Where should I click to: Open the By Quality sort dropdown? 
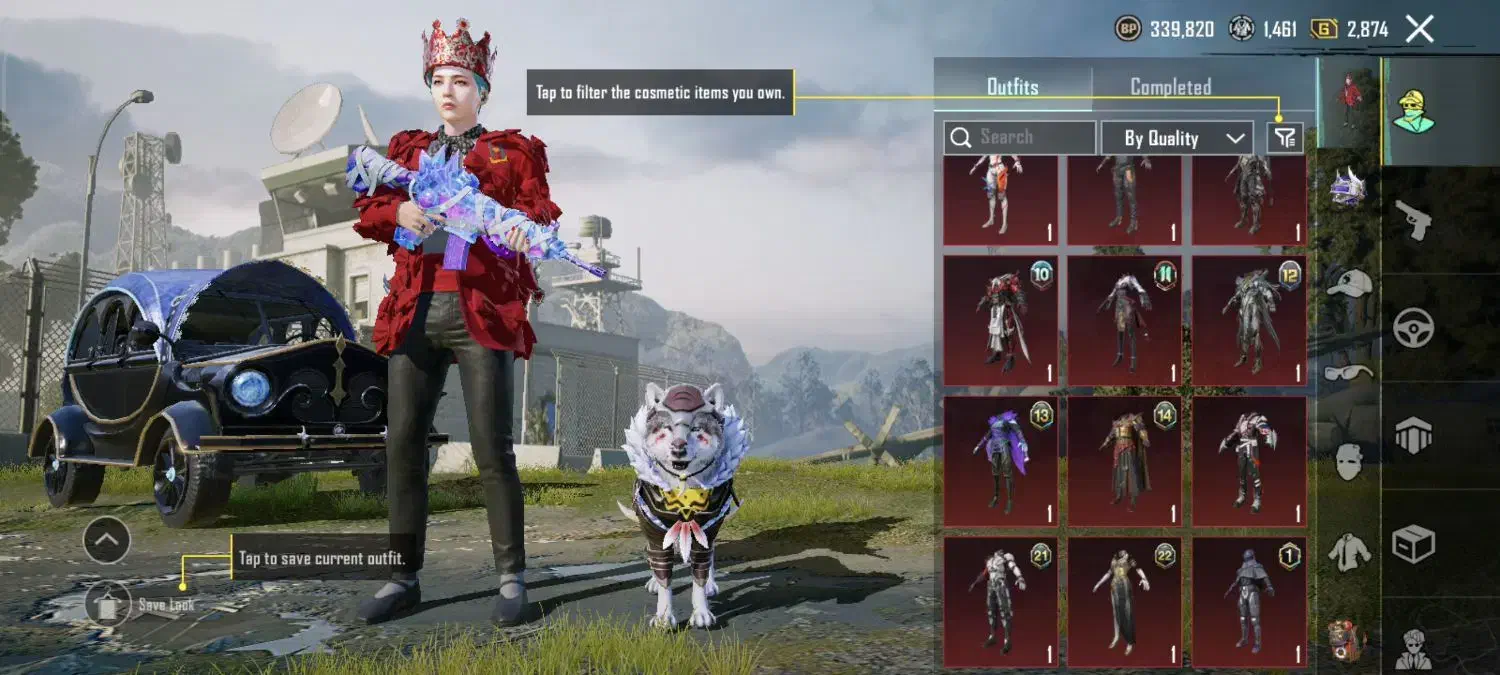(1176, 138)
